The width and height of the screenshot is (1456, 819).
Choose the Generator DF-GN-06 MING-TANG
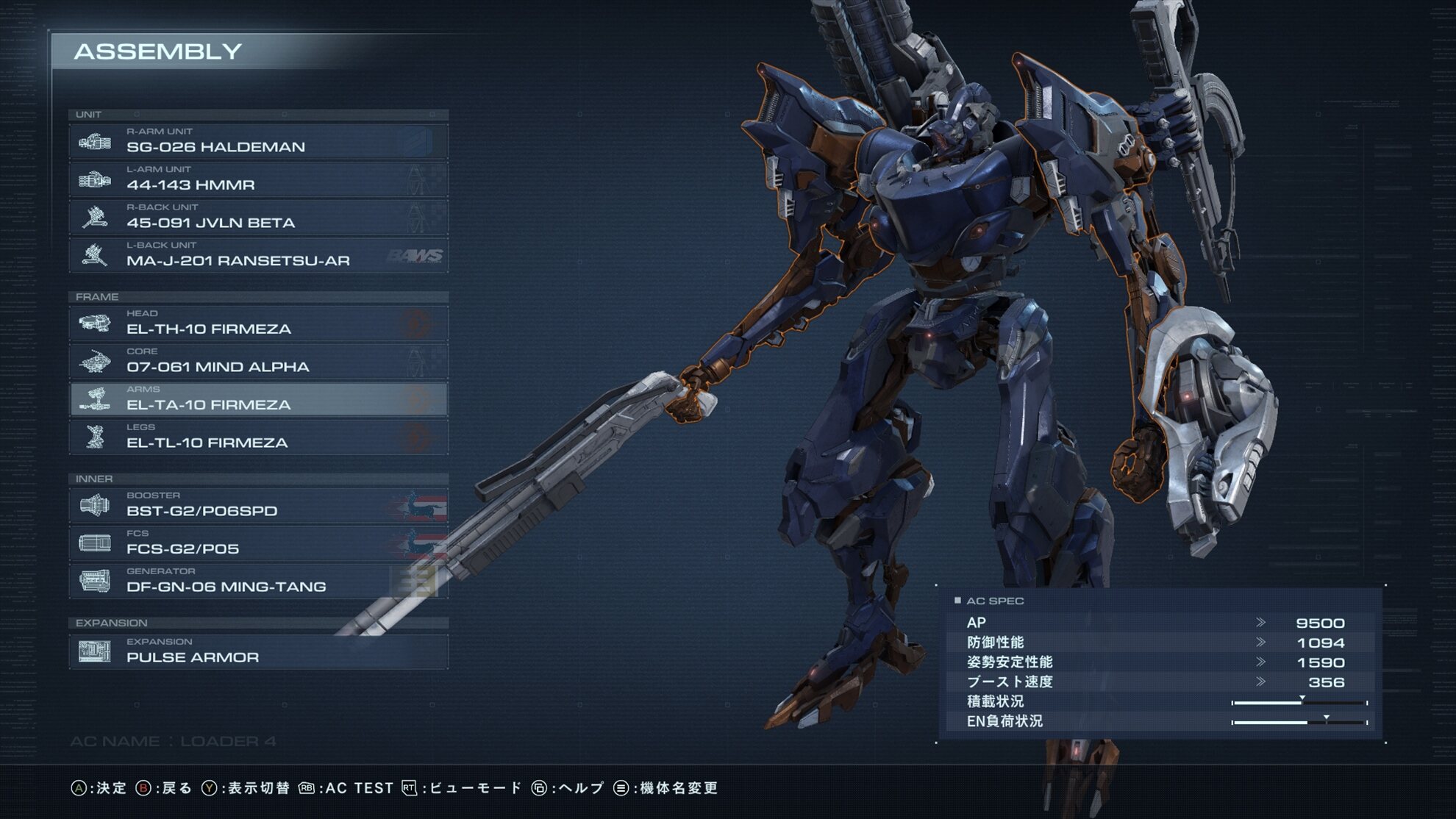258,582
